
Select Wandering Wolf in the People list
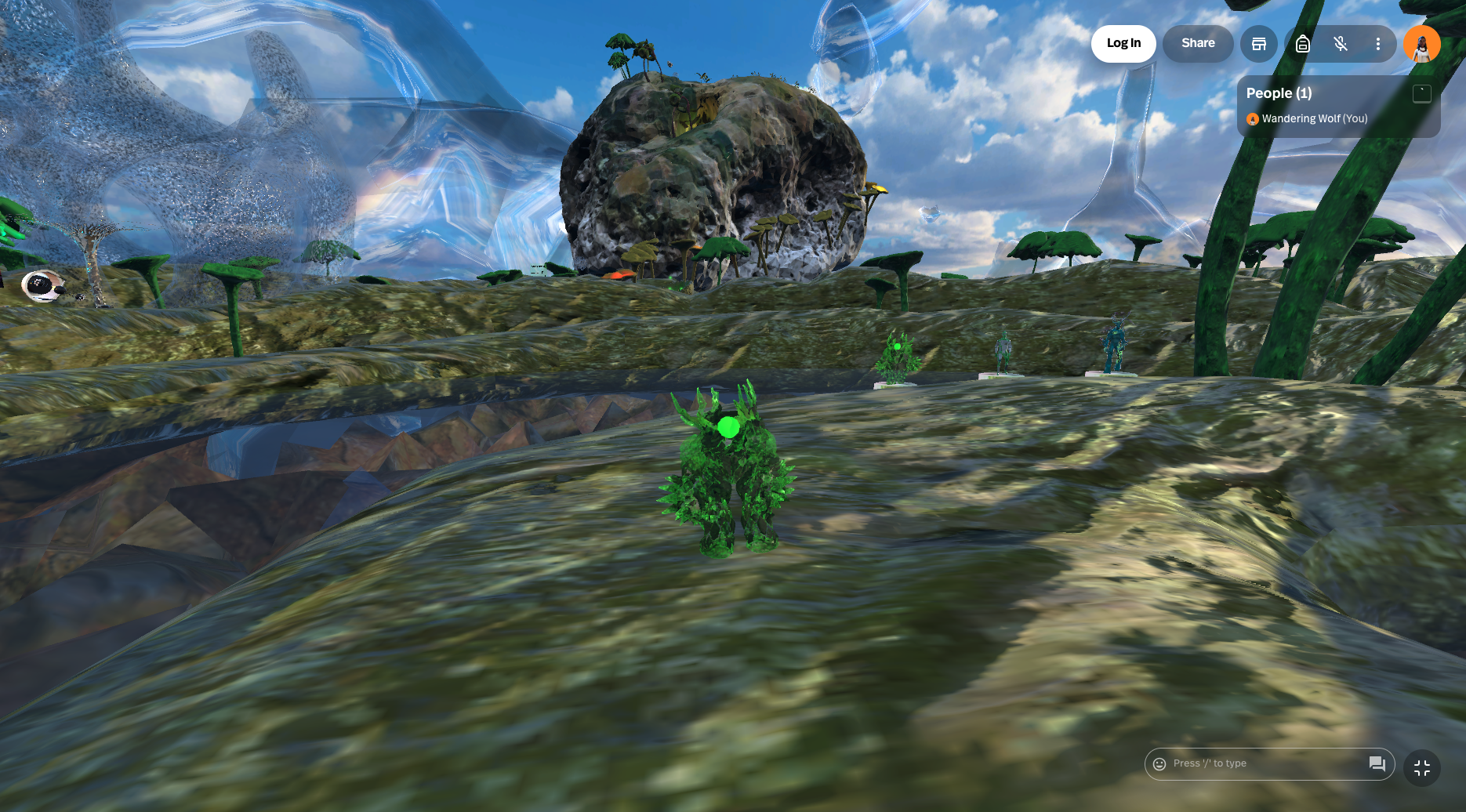point(1314,119)
